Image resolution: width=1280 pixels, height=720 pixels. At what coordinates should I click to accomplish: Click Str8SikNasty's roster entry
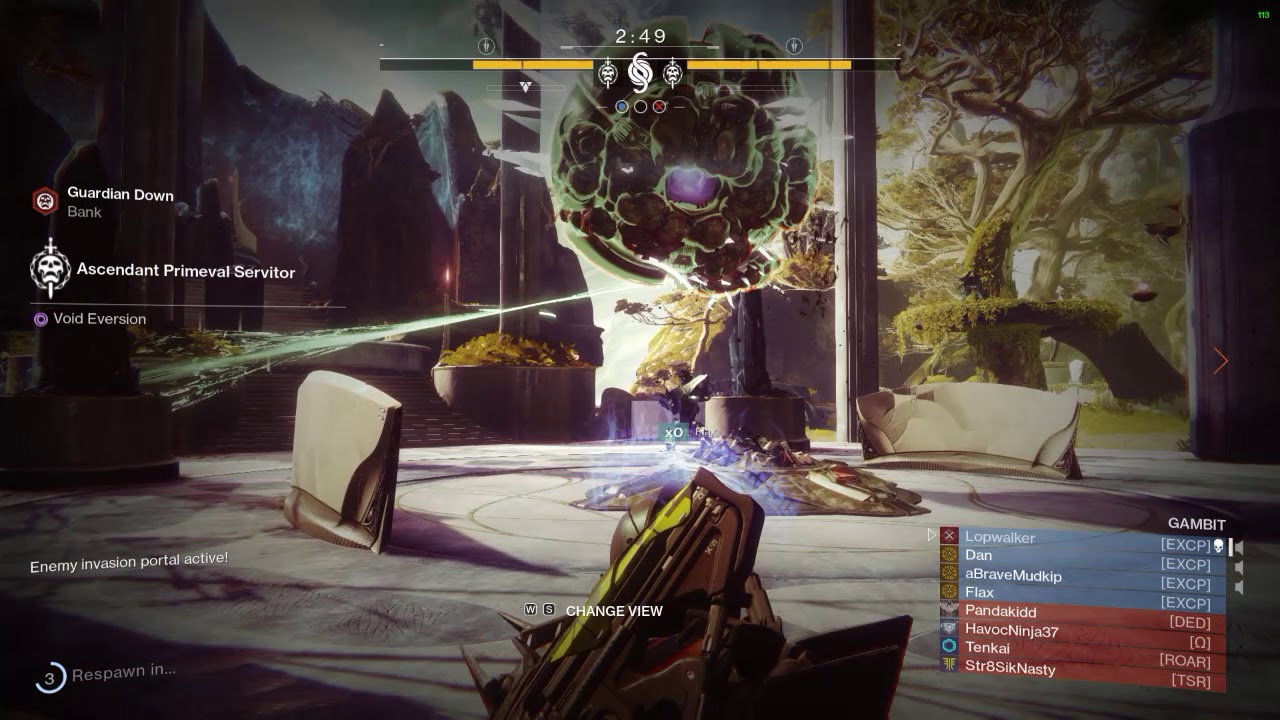[x=1010, y=668]
